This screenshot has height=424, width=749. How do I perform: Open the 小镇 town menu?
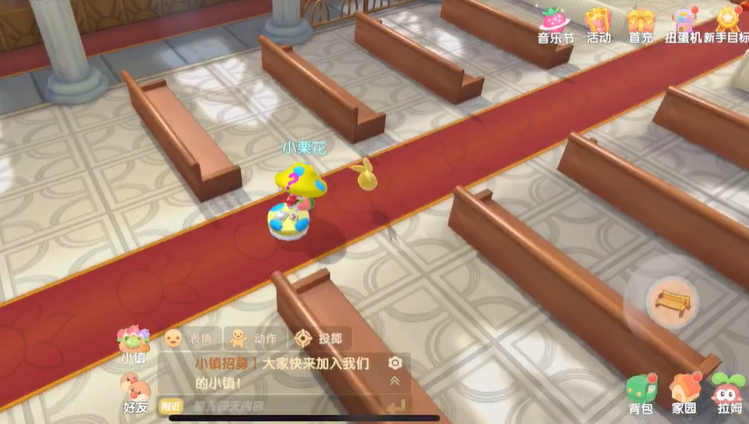point(133,343)
